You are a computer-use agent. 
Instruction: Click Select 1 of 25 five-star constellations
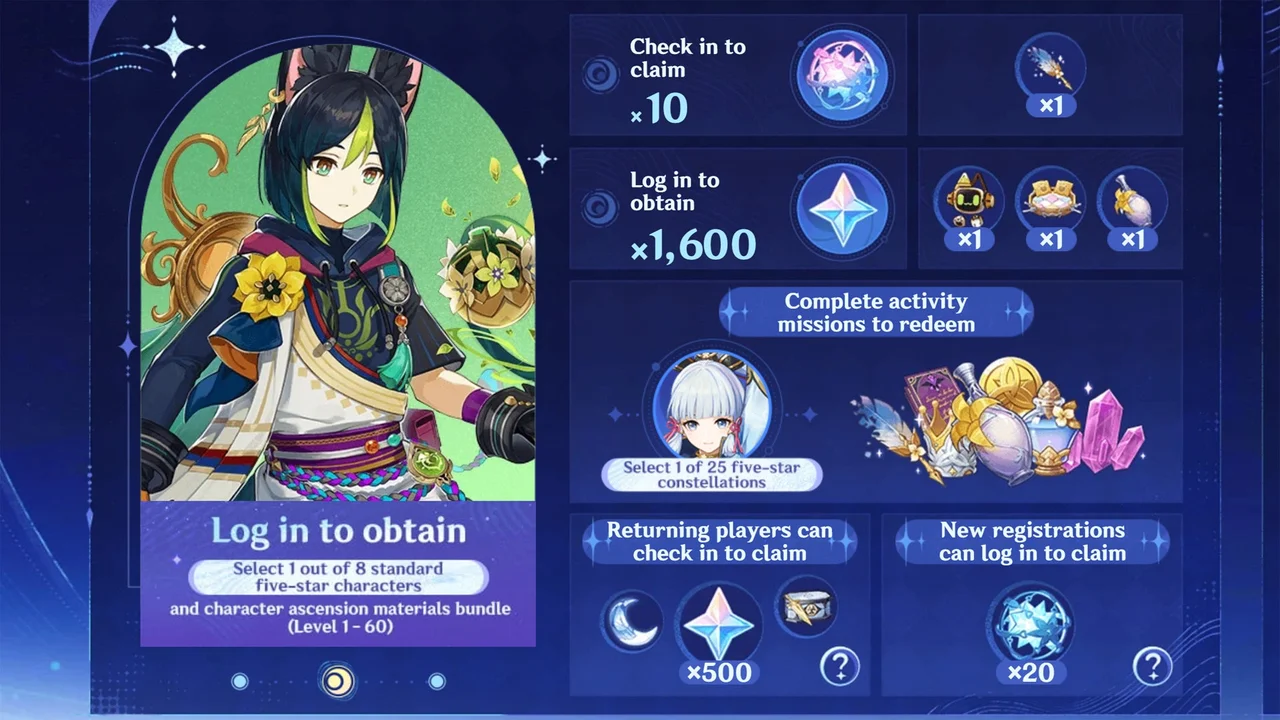712,474
